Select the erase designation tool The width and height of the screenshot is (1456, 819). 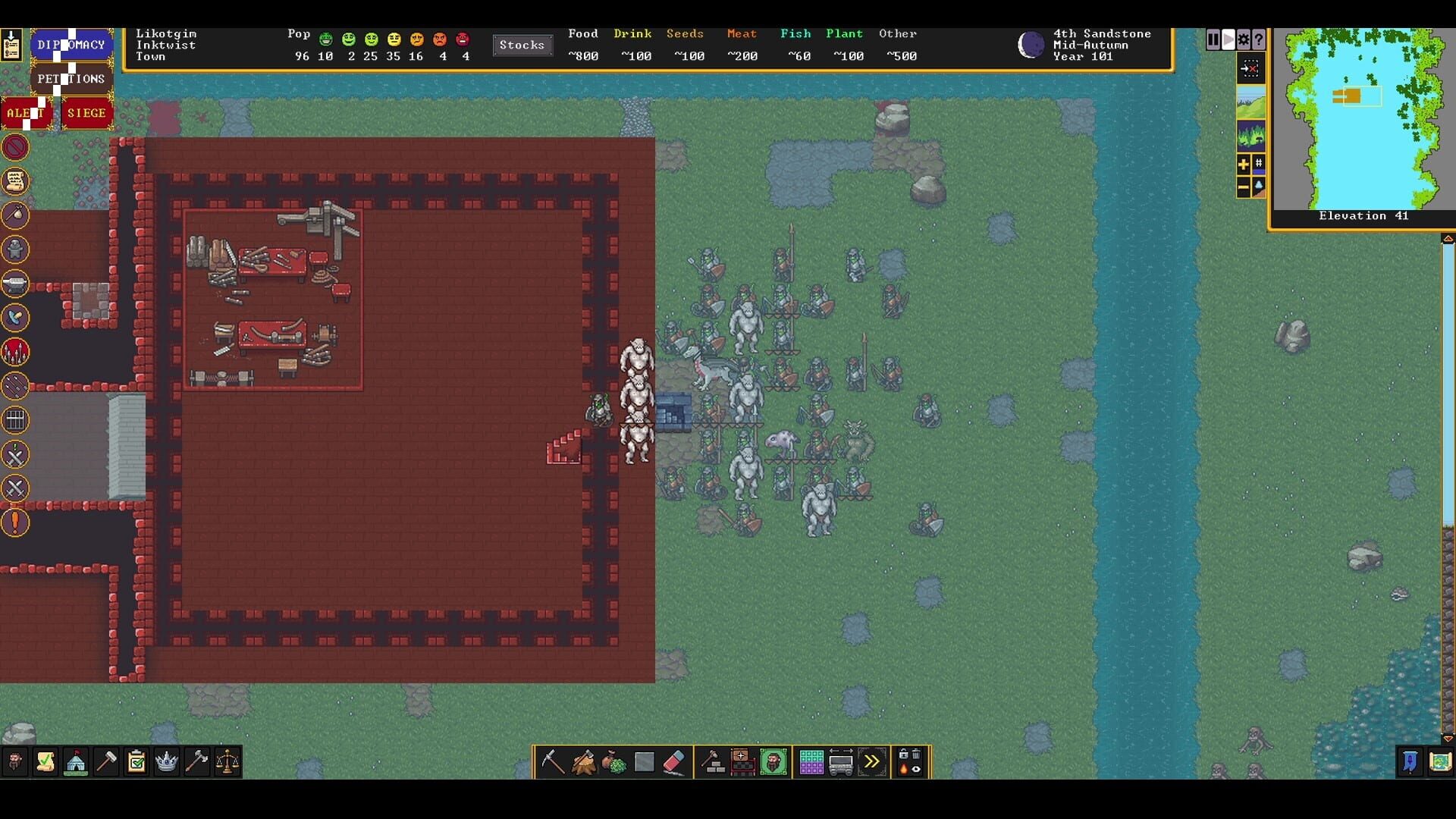point(673,762)
